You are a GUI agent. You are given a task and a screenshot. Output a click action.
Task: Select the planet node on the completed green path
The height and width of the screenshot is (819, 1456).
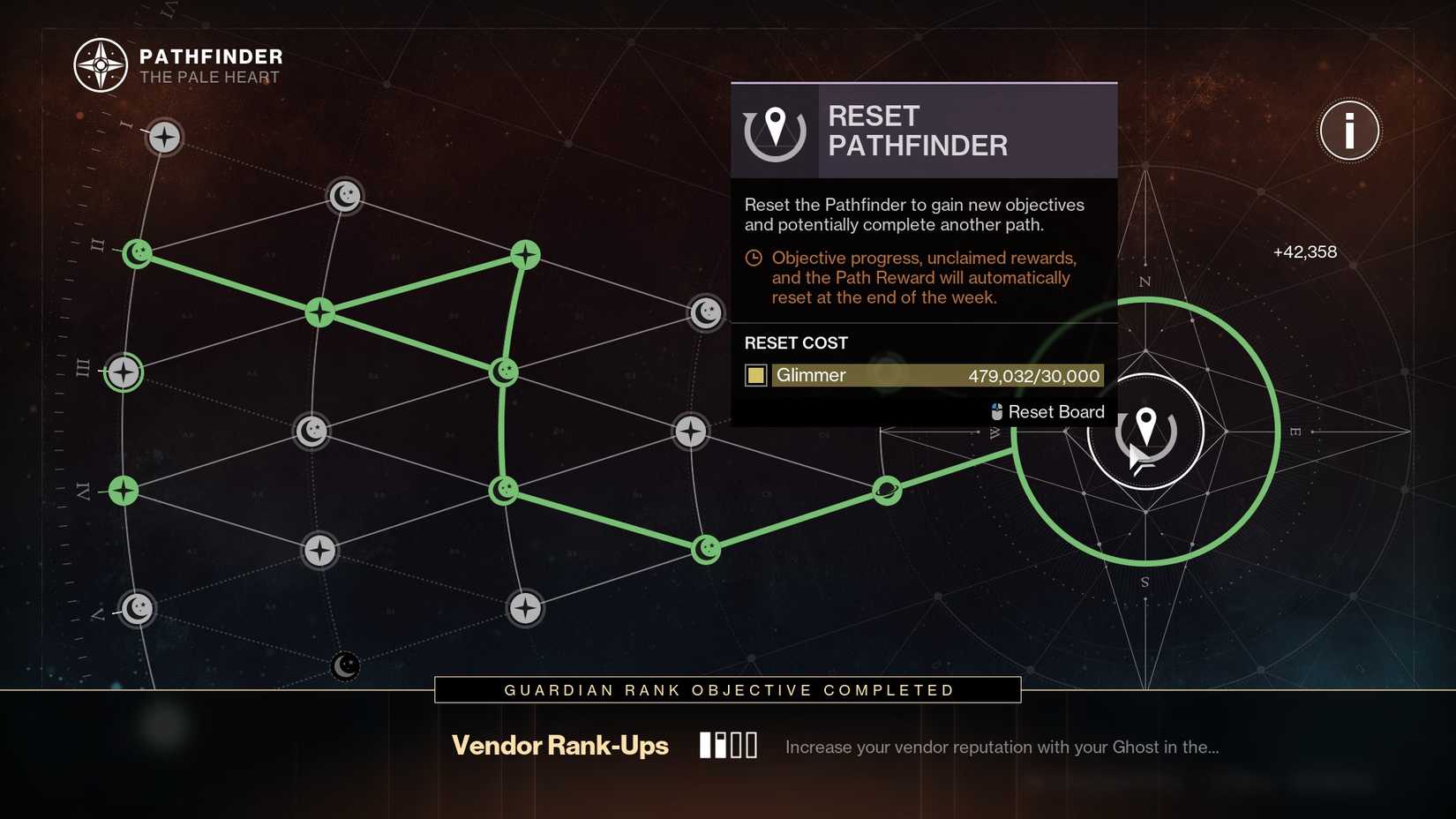pyautogui.click(x=887, y=491)
